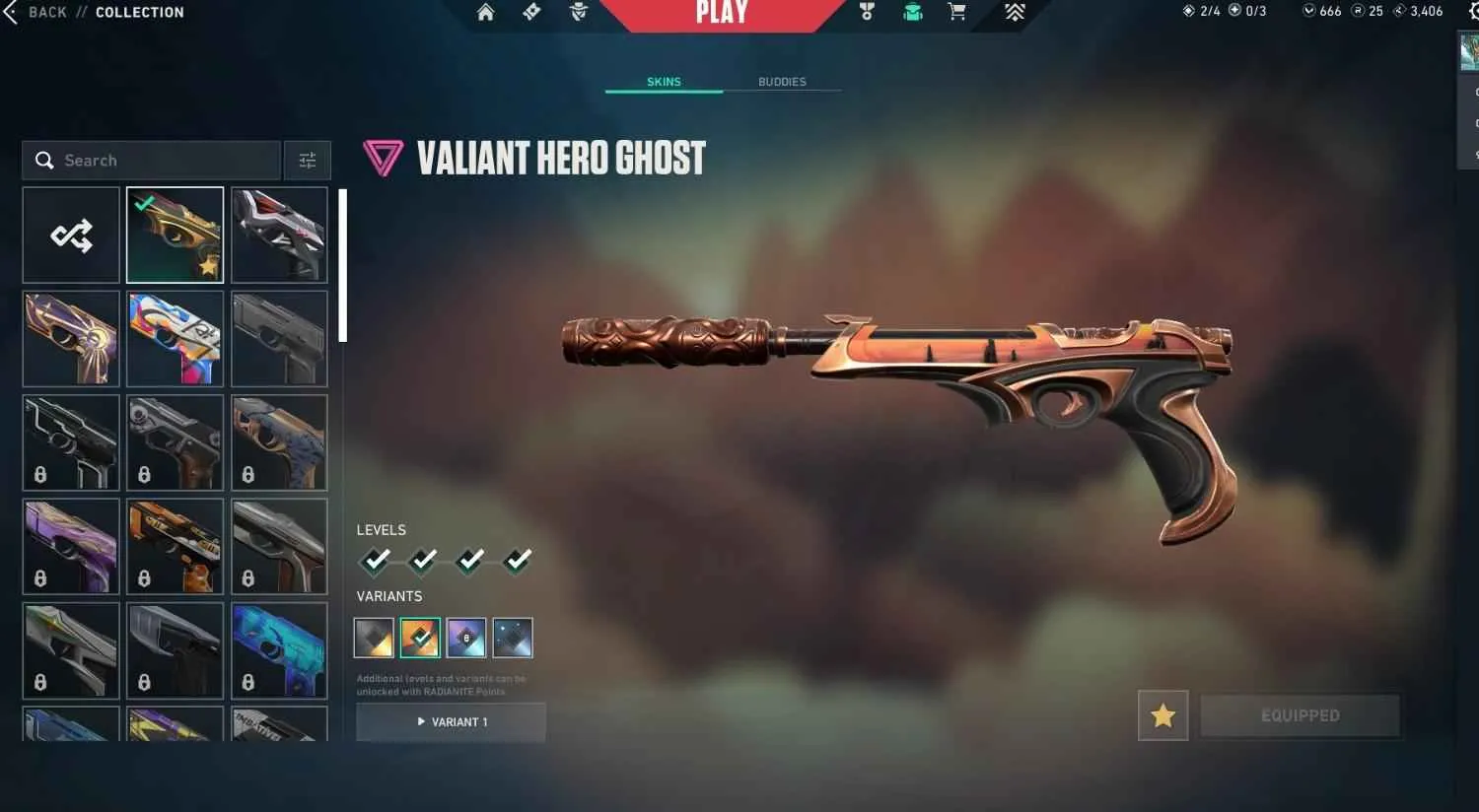The height and width of the screenshot is (812, 1479).
Task: Select the locked purple variant swatch
Action: point(466,637)
